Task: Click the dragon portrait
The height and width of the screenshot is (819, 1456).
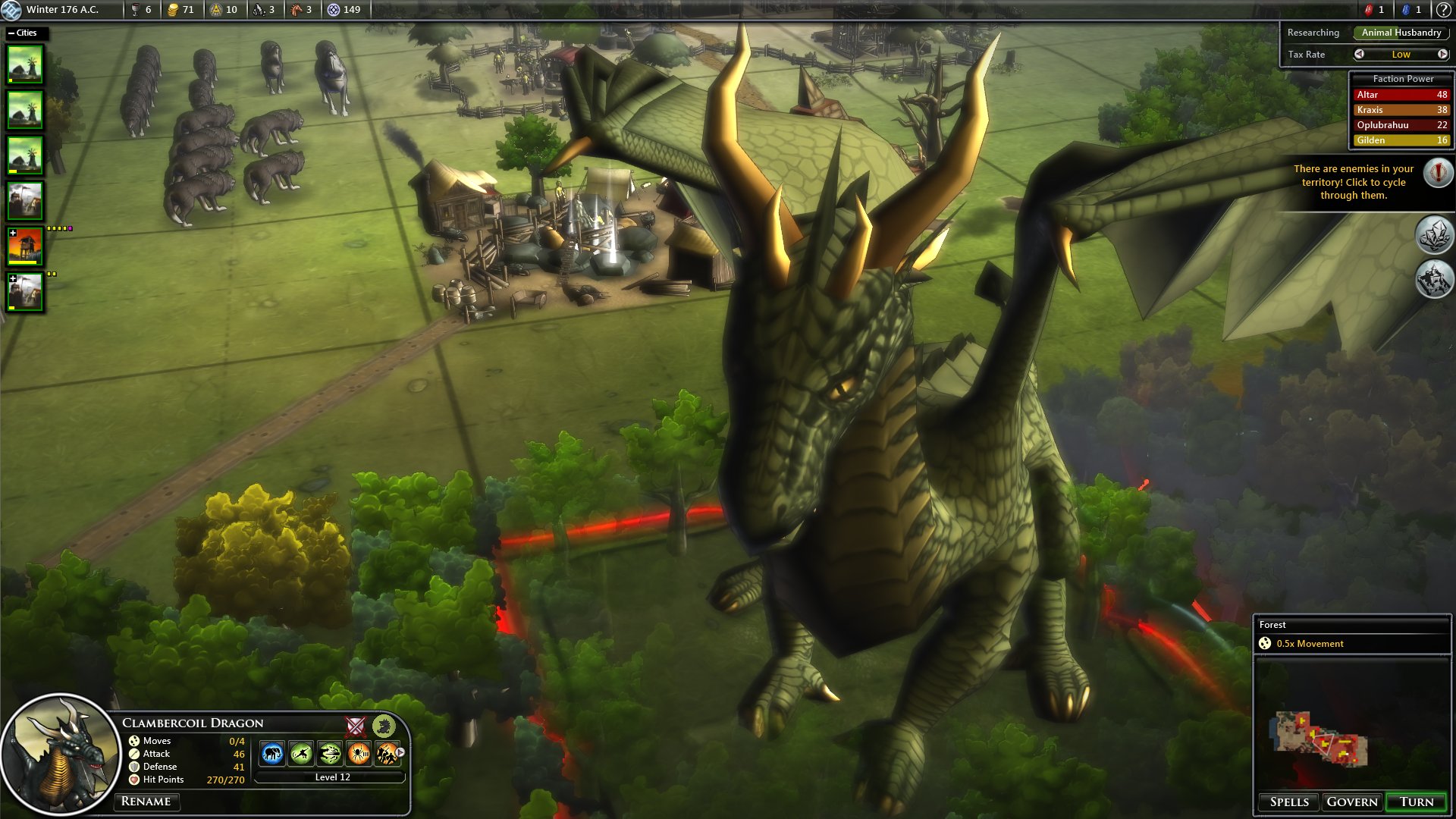Action: pos(61,755)
